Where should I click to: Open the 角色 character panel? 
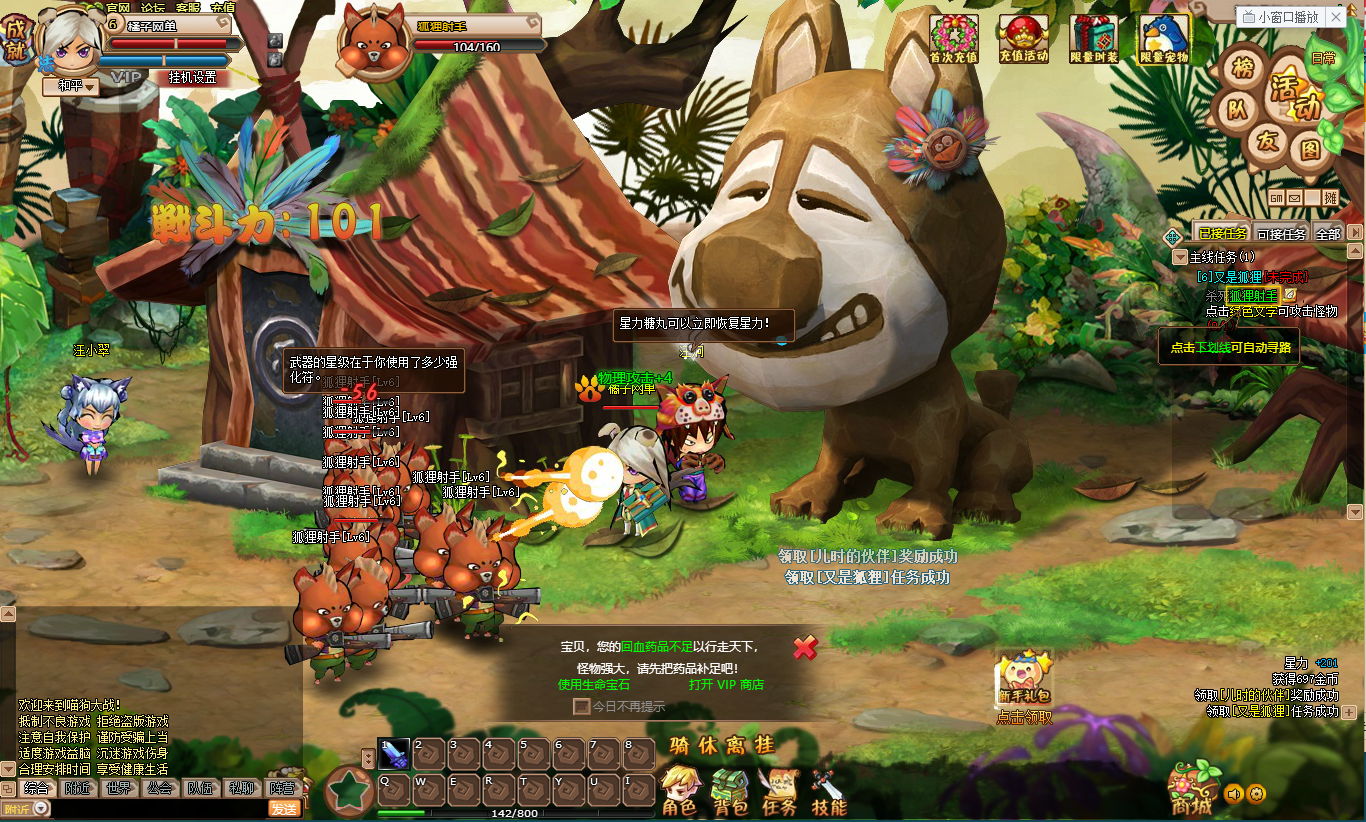pos(680,790)
